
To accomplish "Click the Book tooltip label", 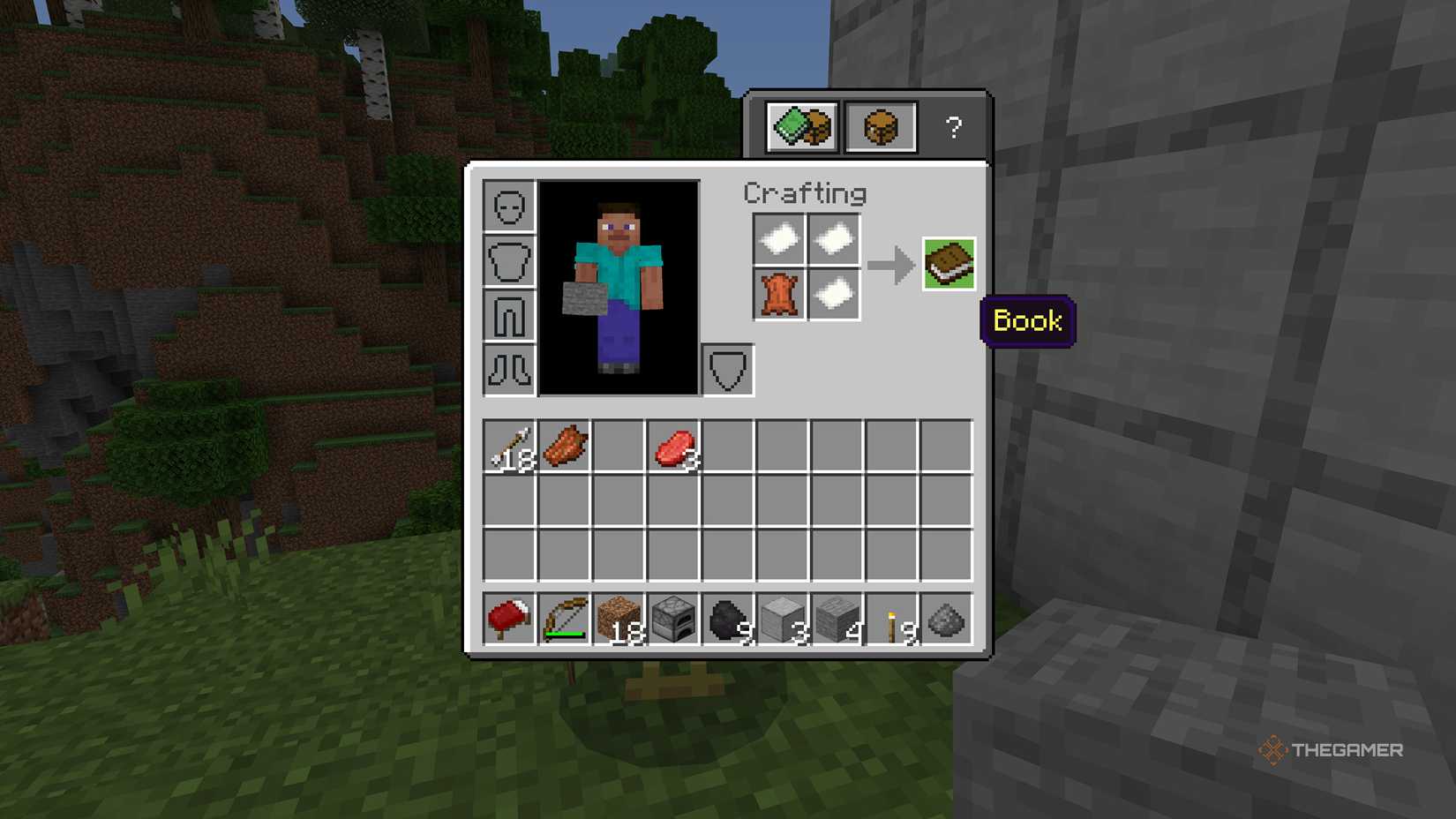I will [1027, 321].
